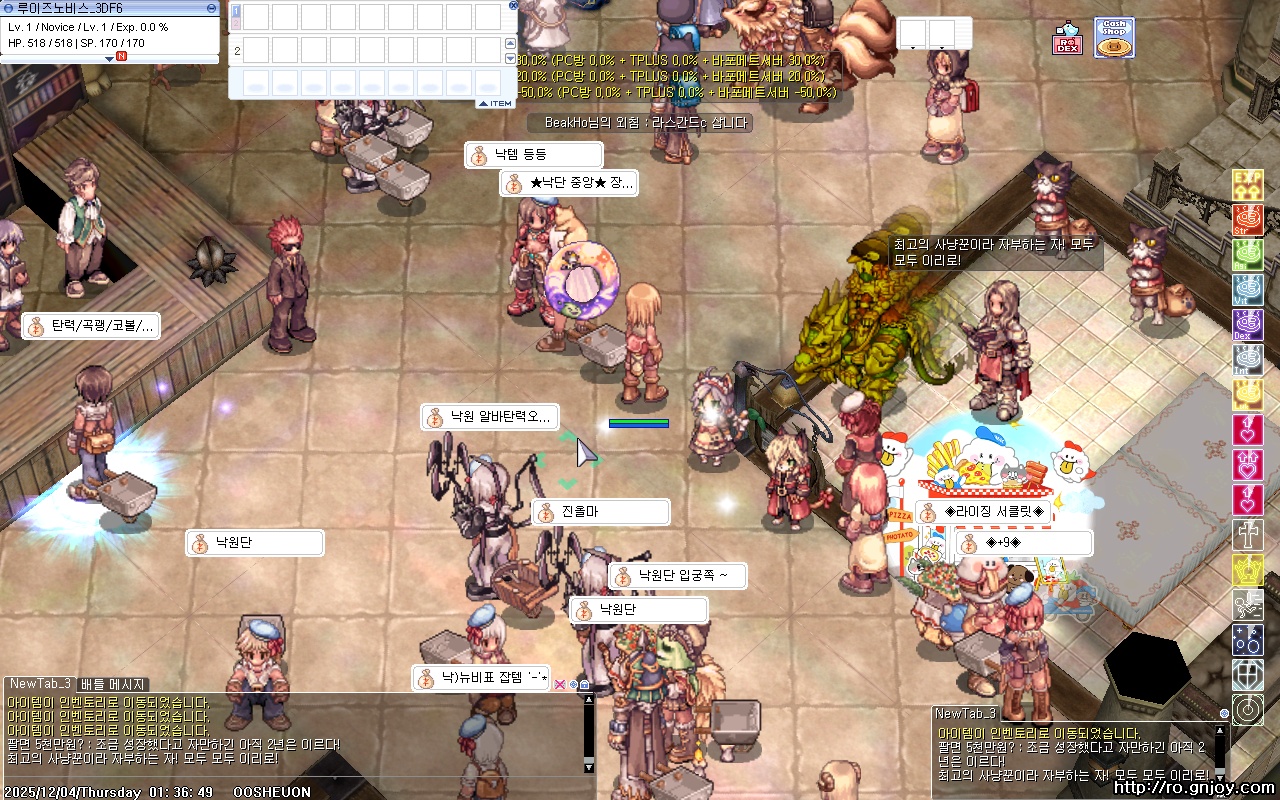Browse the 탄력/곡괭/코볼 vending shop
This screenshot has width=1280, height=800.
click(91, 326)
